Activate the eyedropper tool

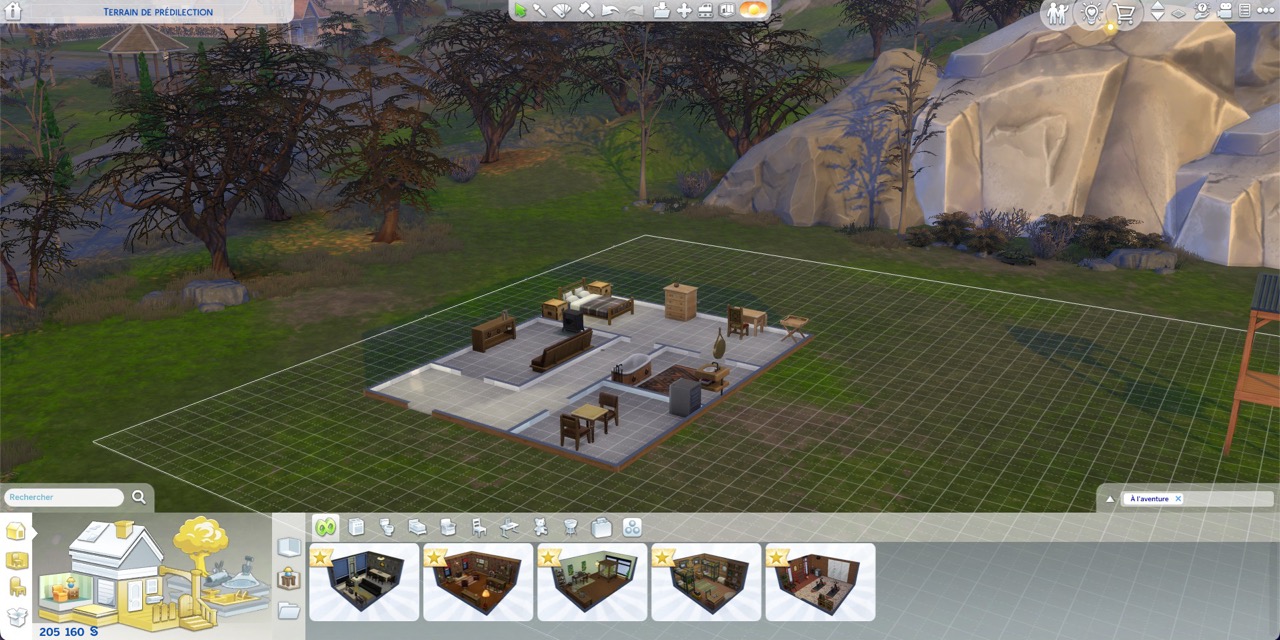tap(540, 10)
